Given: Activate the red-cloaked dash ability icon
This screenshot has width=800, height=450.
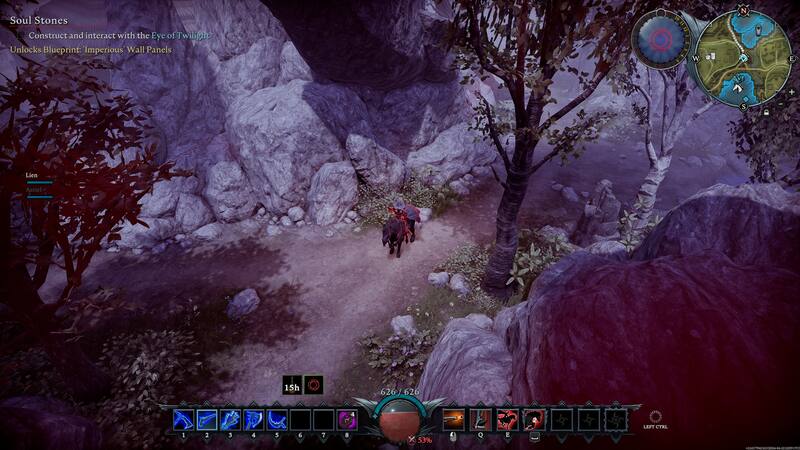Looking at the screenshot, I should (531, 419).
